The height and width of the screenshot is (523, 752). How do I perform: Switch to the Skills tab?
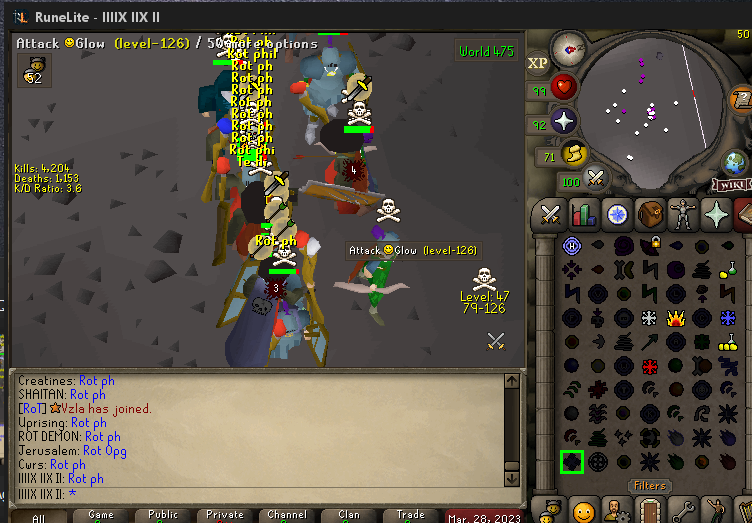pos(583,214)
